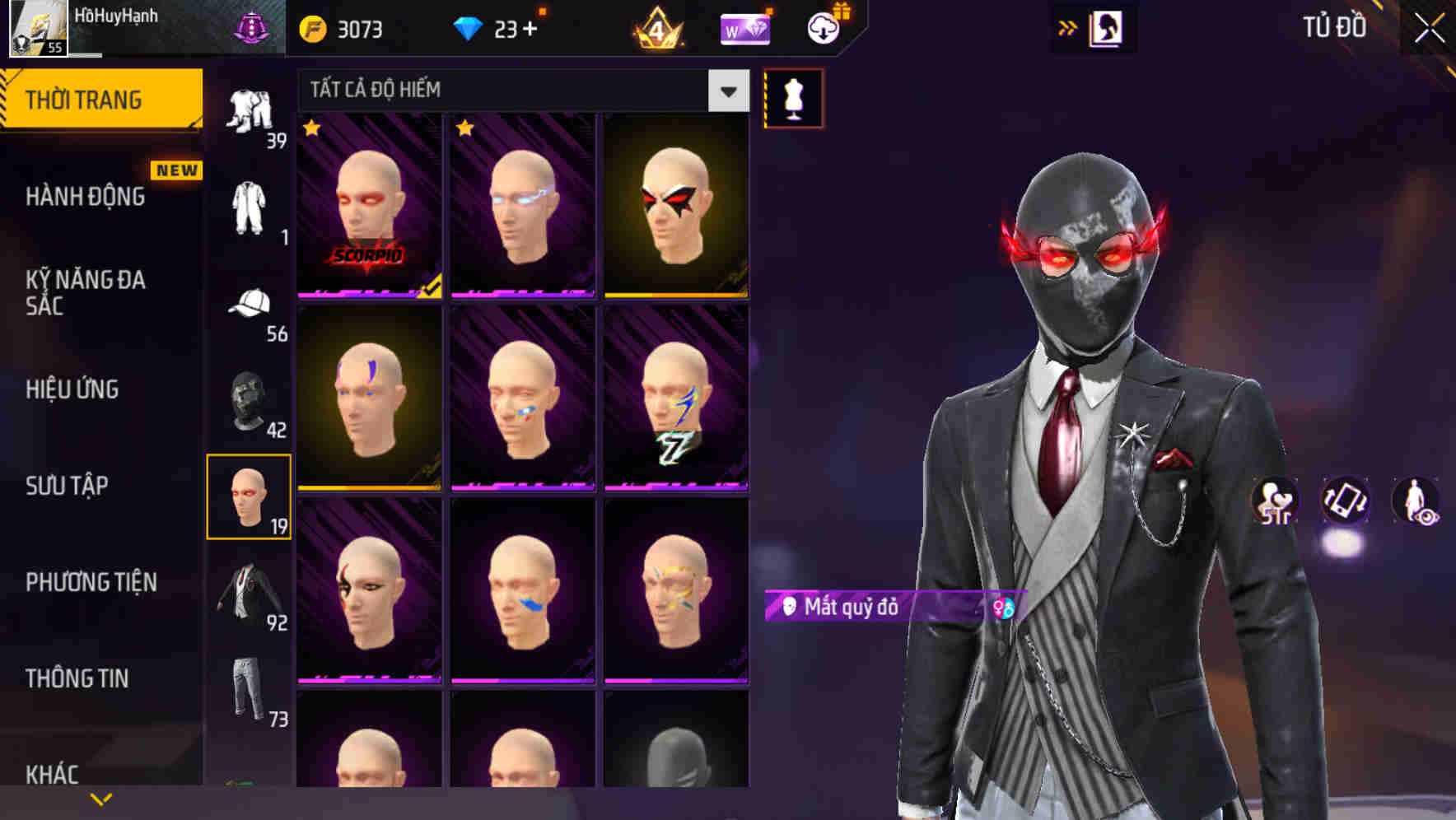Click the purple weapon gem W icon
This screenshot has width=1456, height=820.
pyautogui.click(x=744, y=27)
